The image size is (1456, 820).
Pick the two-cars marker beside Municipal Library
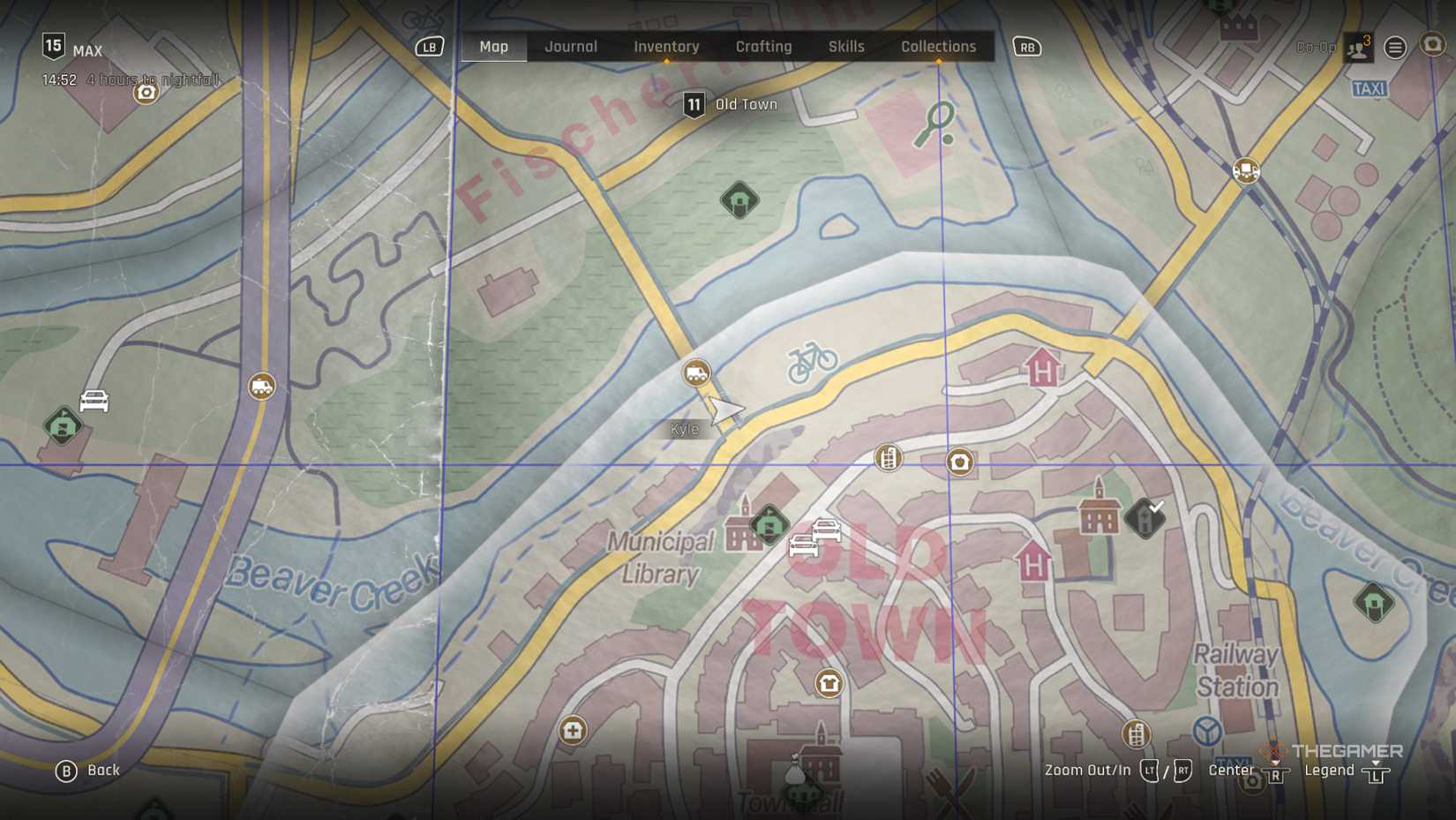[814, 538]
